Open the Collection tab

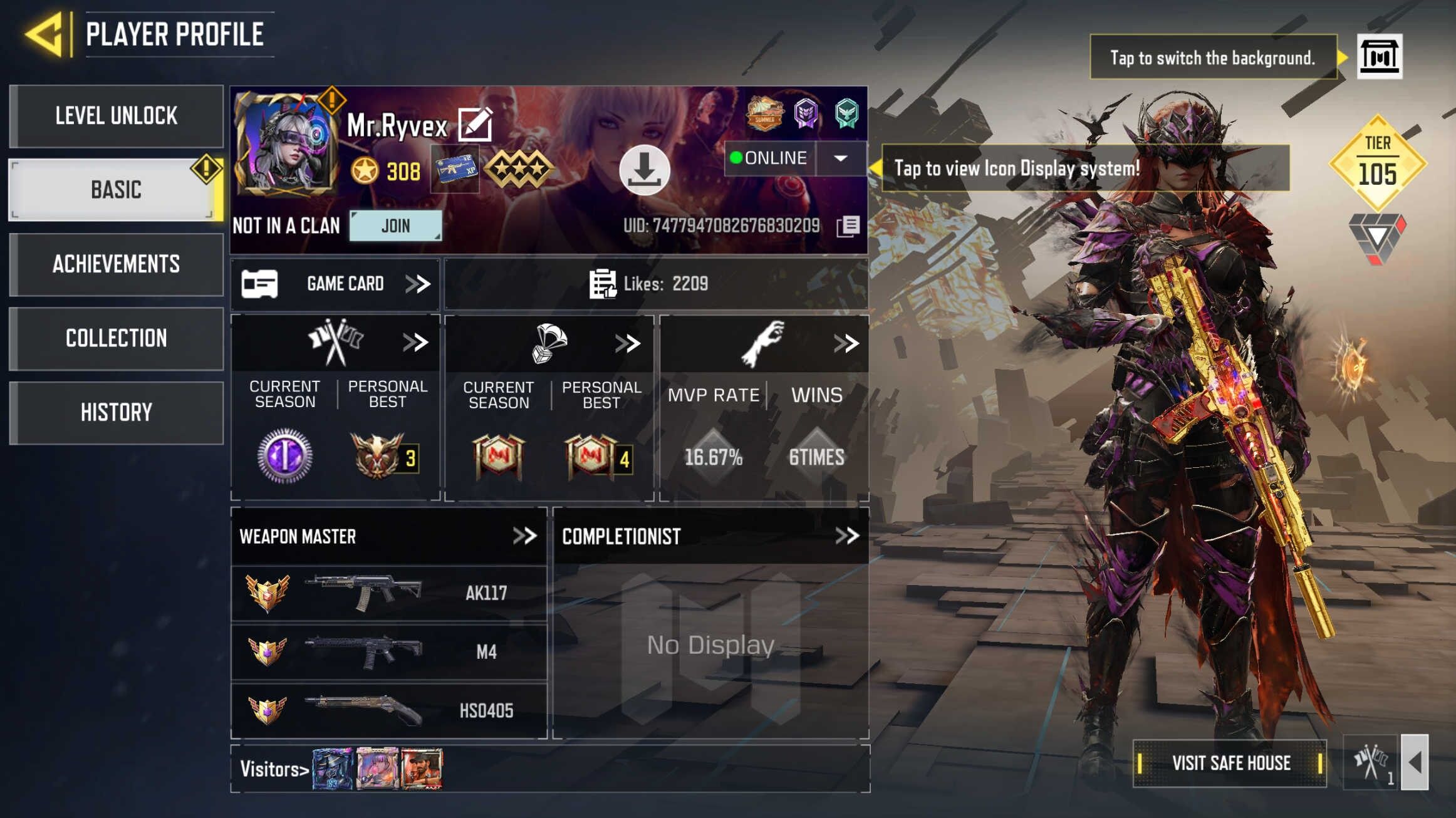[117, 338]
